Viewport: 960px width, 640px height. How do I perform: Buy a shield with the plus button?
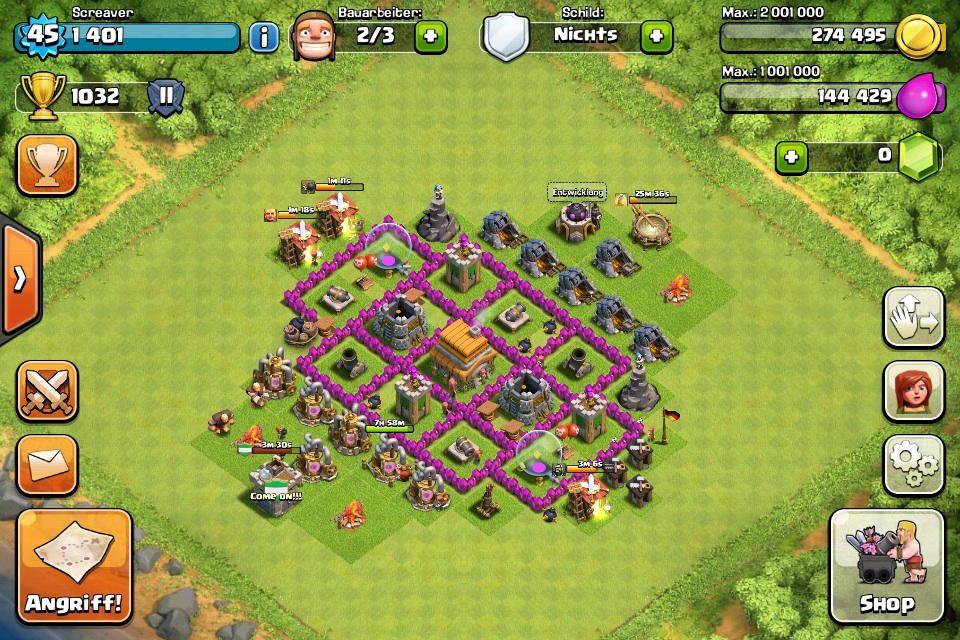[656, 37]
